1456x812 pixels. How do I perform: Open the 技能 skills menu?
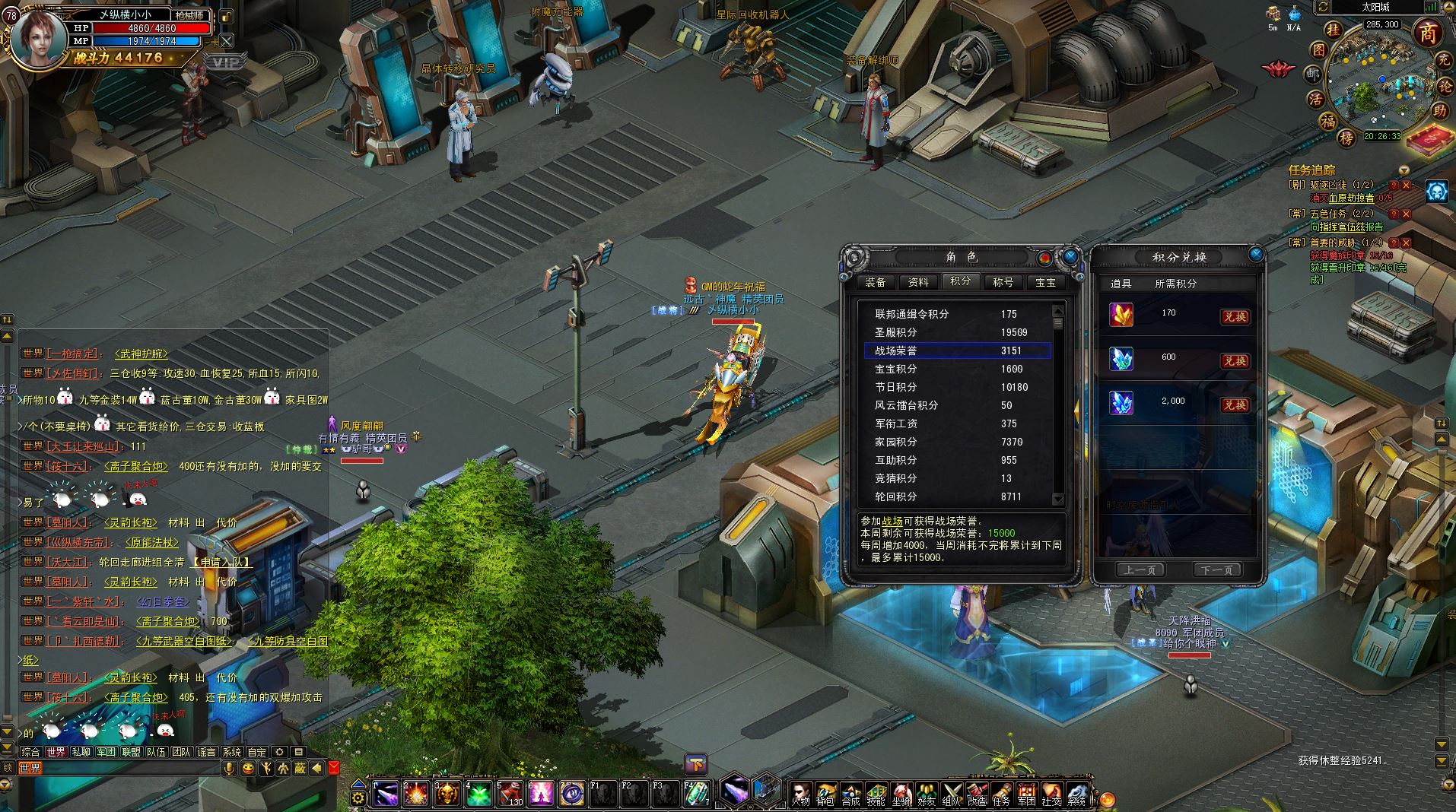tap(876, 795)
